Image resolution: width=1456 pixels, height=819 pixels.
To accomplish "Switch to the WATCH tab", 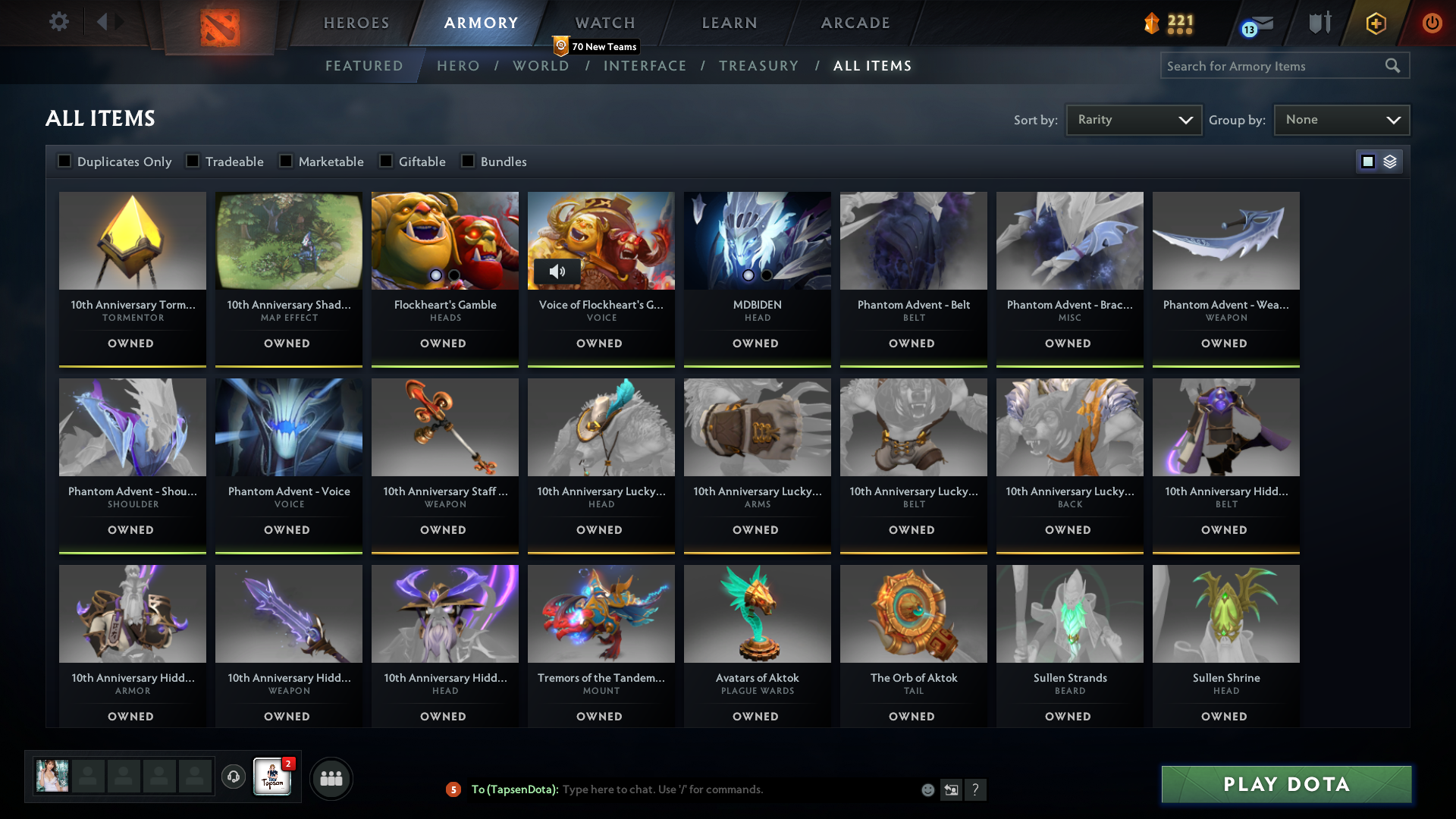I will (x=605, y=23).
